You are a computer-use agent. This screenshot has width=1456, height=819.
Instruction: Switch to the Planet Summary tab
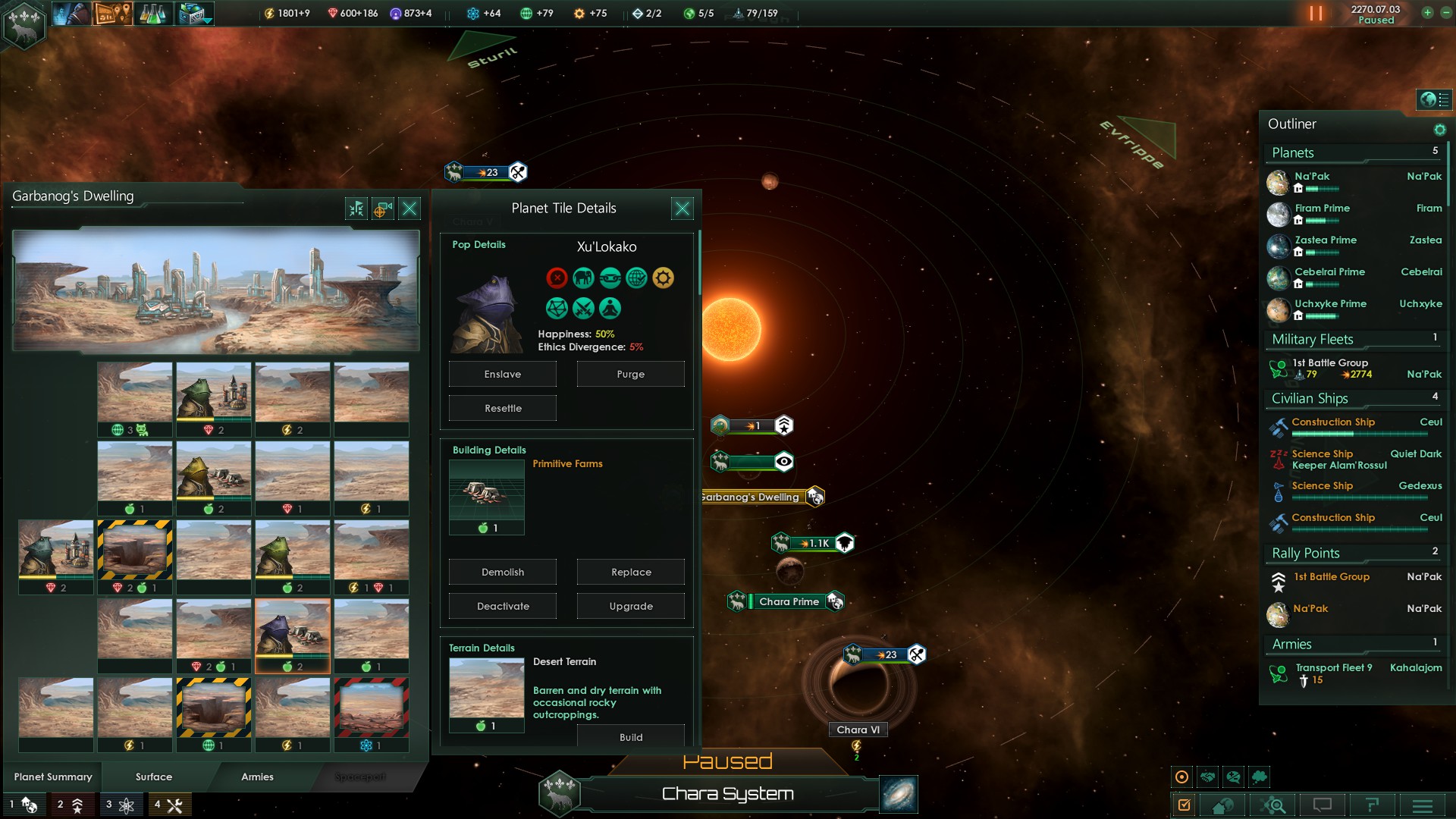point(53,777)
